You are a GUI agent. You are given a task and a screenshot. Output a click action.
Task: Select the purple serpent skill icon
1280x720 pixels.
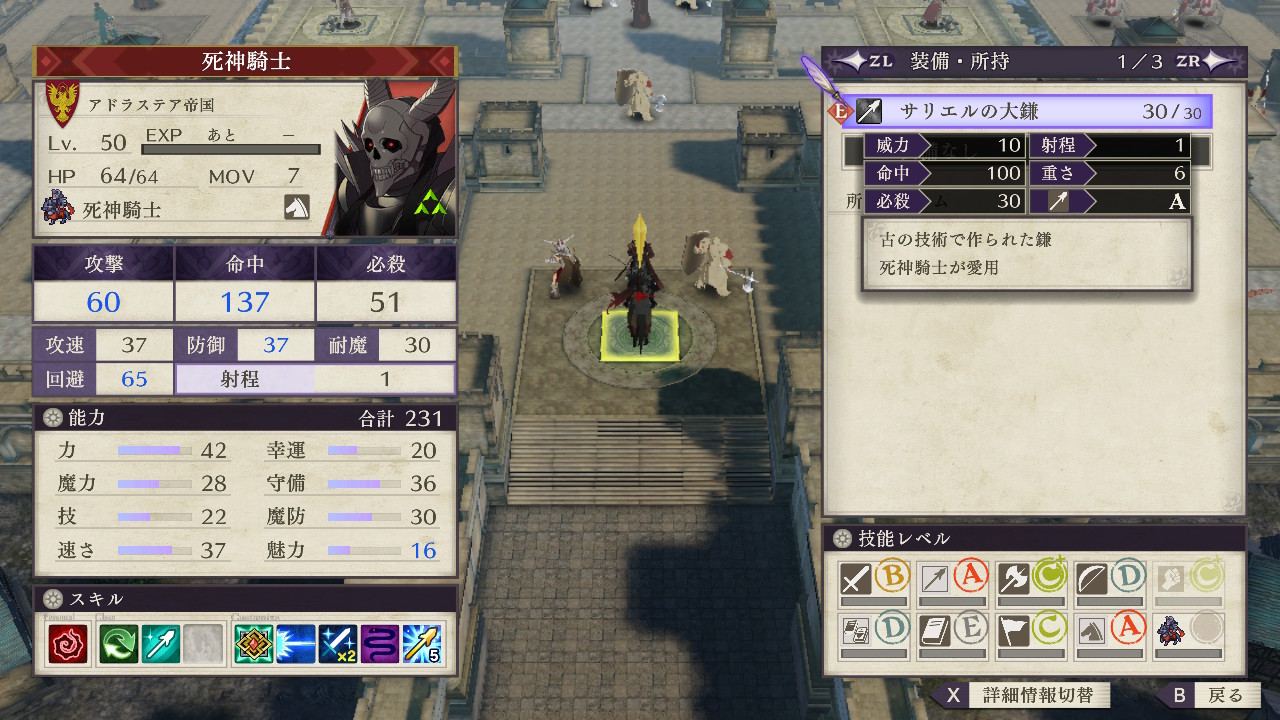point(380,644)
